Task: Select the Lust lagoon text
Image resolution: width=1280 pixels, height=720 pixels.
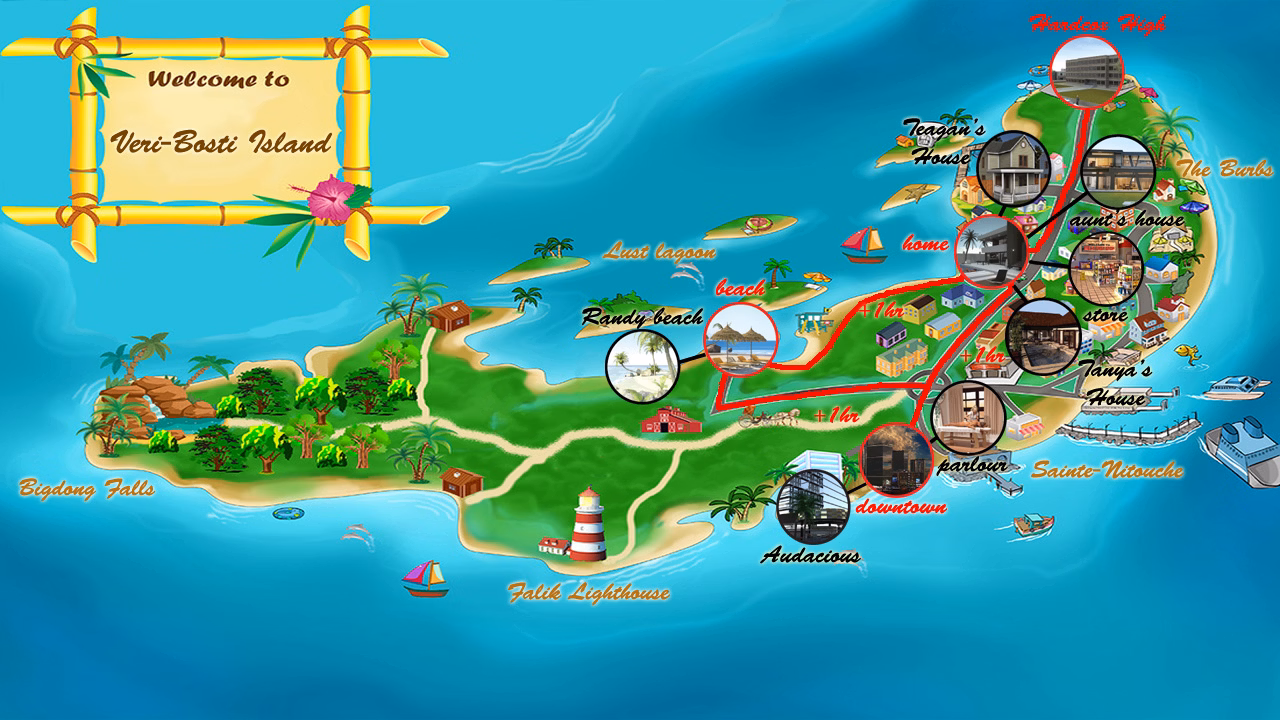Action: 662,252
